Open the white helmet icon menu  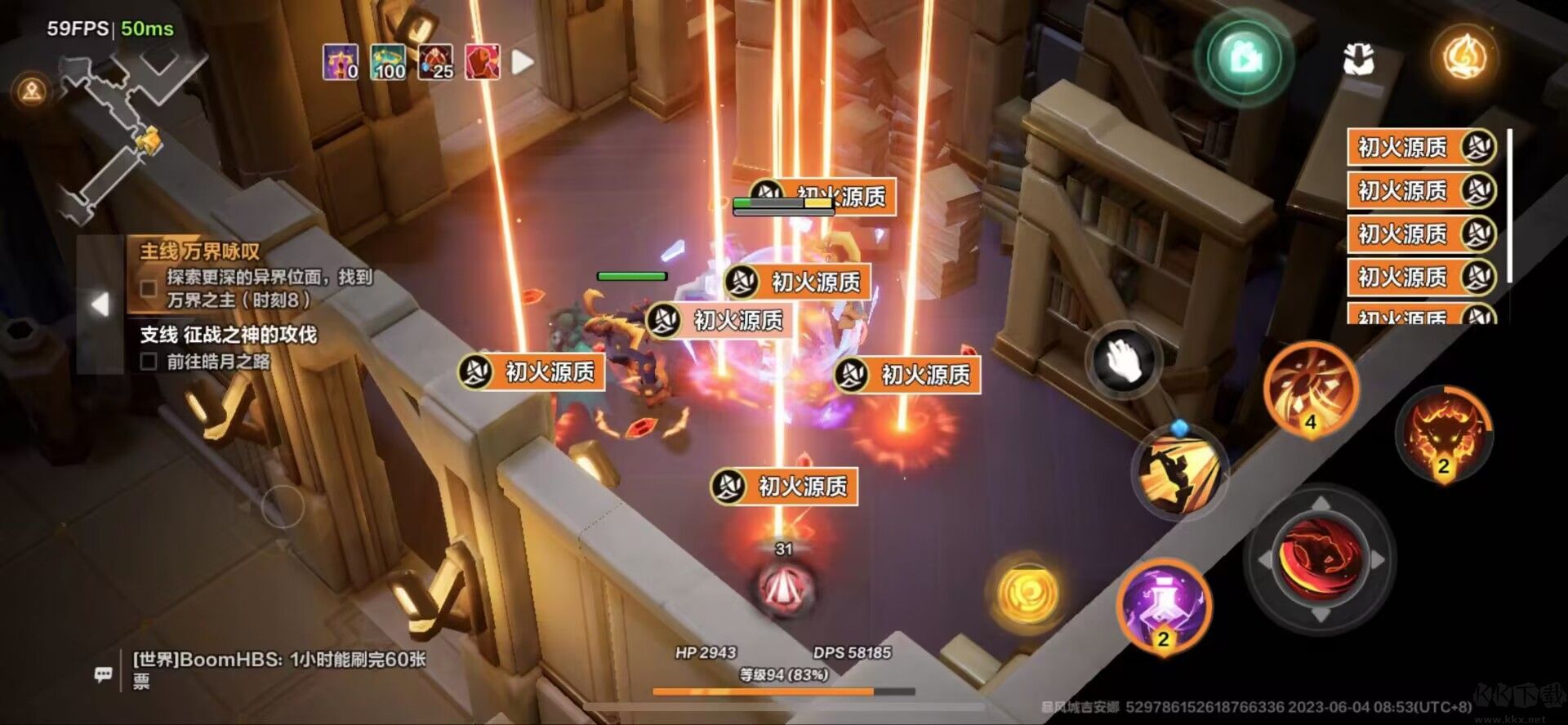click(1358, 60)
